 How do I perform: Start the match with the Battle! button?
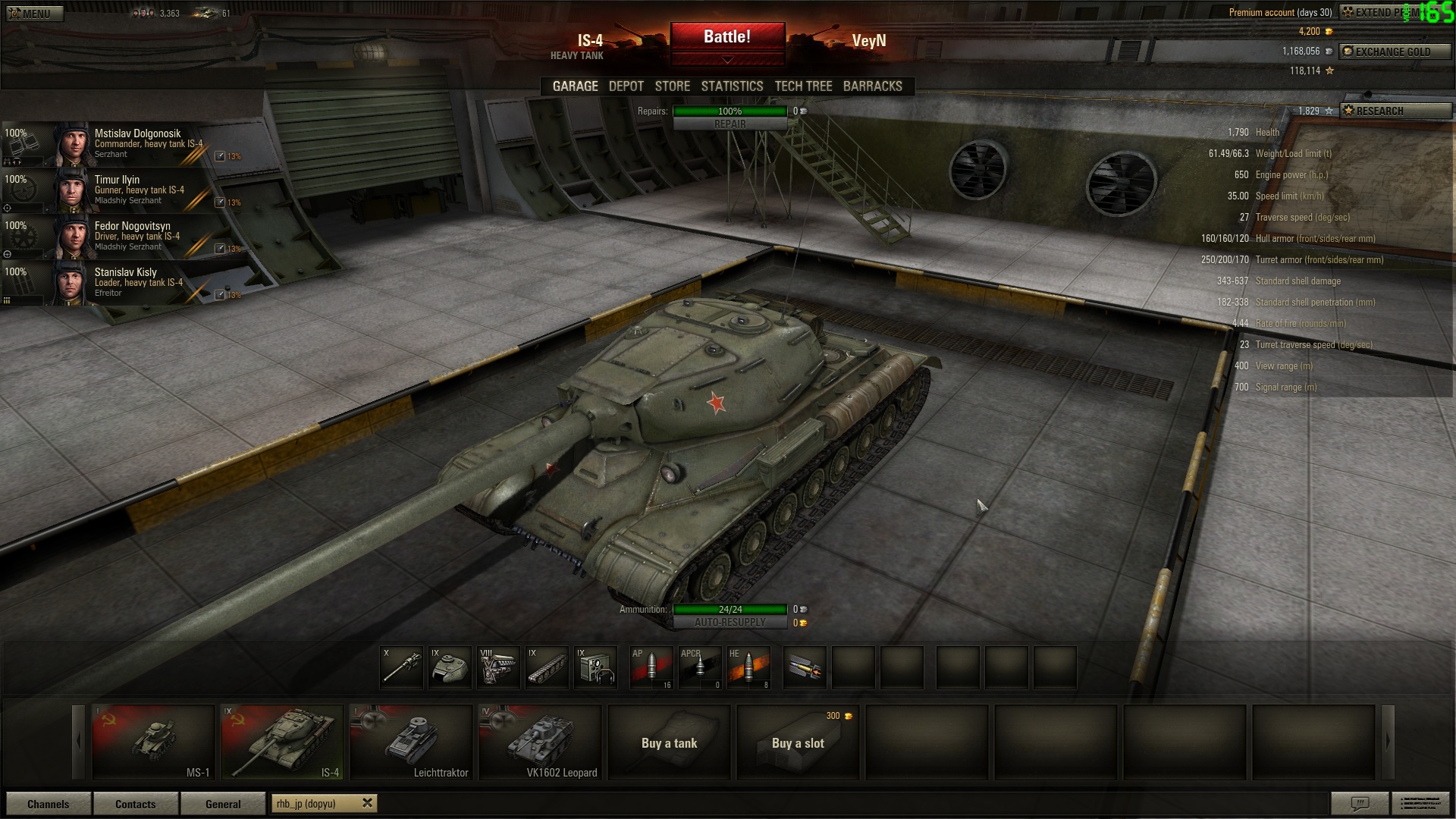click(x=726, y=37)
